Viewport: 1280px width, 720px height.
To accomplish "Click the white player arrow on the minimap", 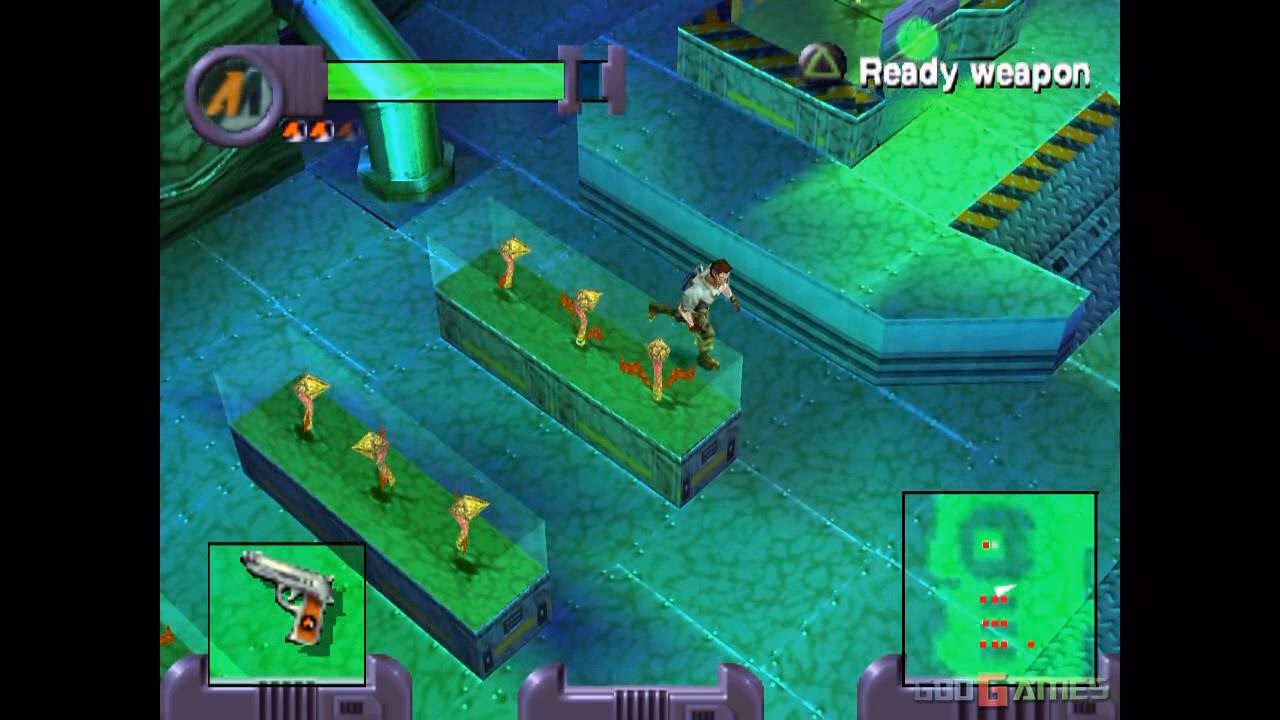I will pos(1004,590).
